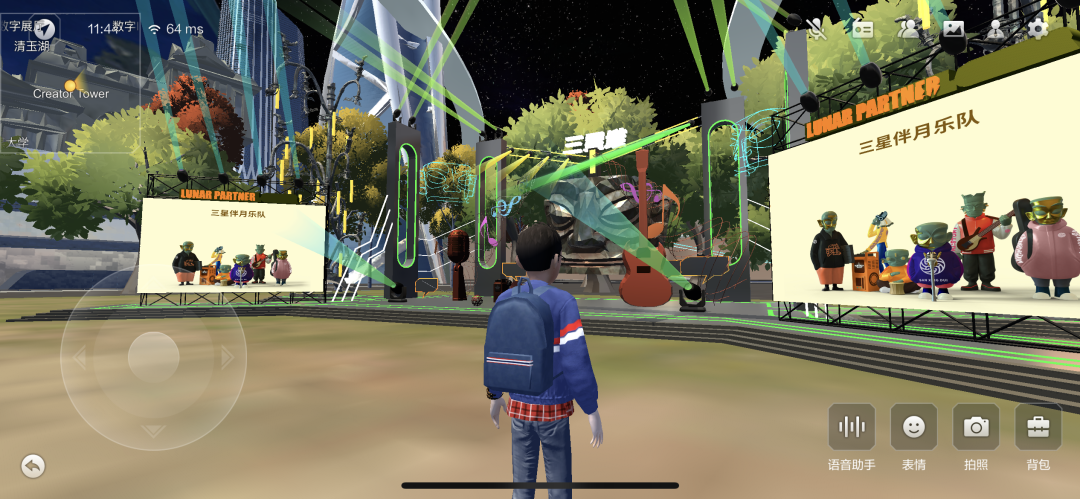Tap the 拍照 camera button
This screenshot has width=1080, height=499.
(975, 428)
